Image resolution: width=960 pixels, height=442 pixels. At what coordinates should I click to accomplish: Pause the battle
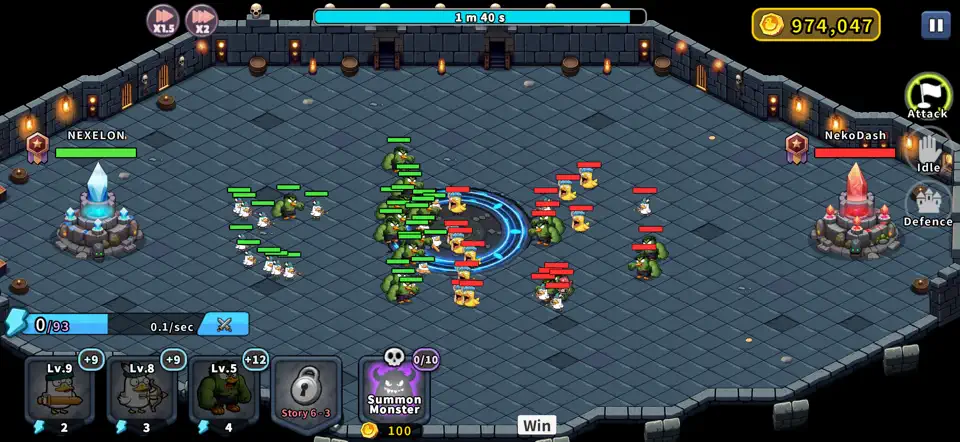pos(935,25)
